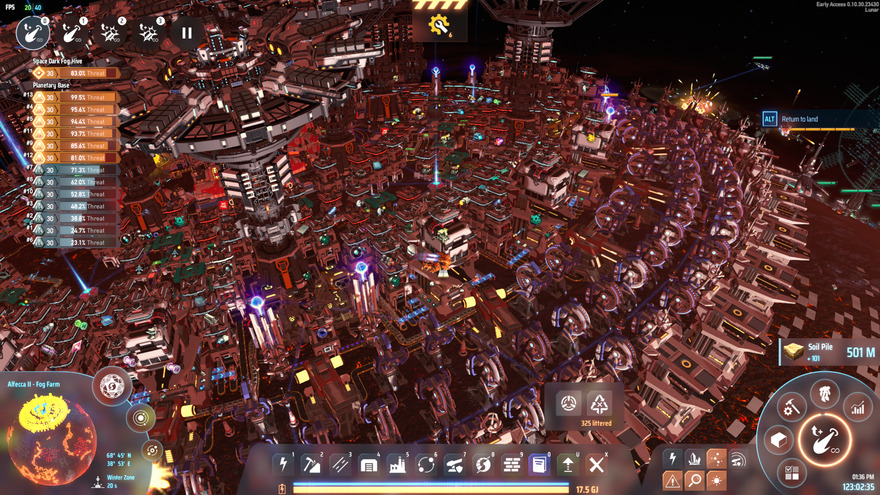Open the replicator hammer and gear panel
Image resolution: width=880 pixels, height=495 pixels.
pos(792,407)
